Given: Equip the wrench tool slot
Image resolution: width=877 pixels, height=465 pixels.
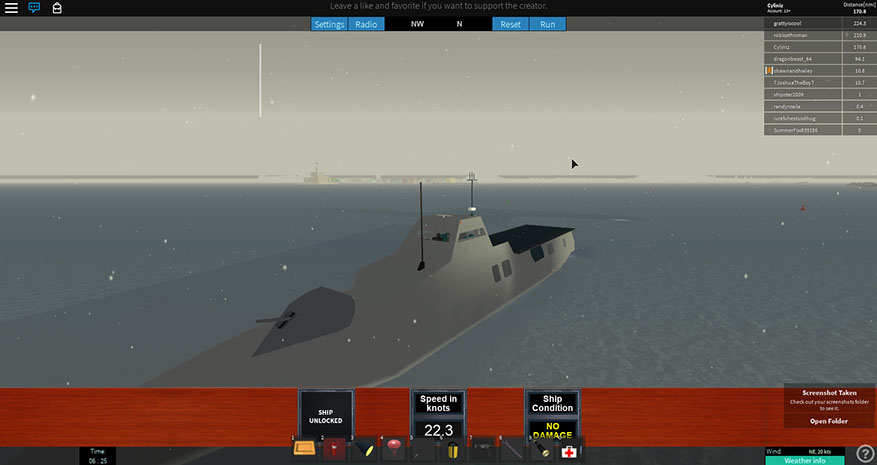Looking at the screenshot, I should click(x=511, y=450).
